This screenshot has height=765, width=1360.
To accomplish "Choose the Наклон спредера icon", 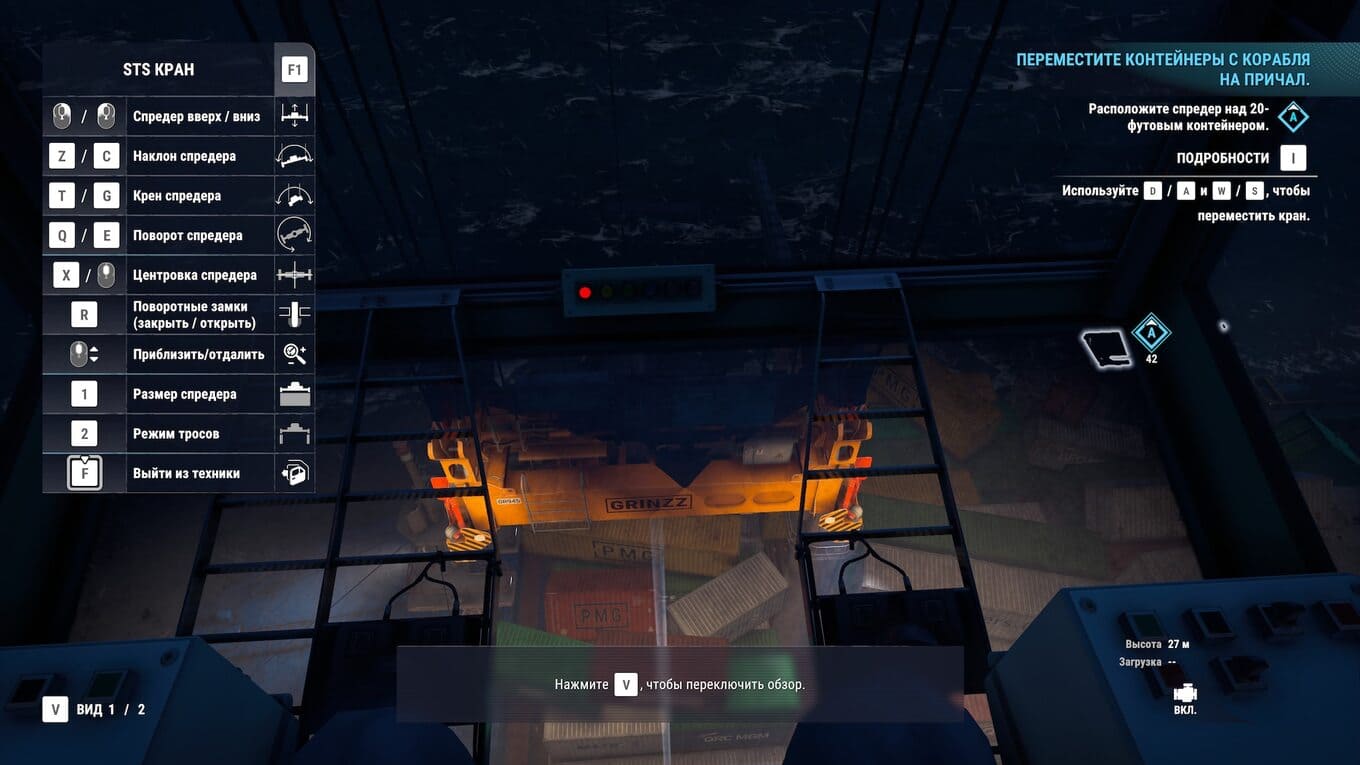I will coord(295,156).
